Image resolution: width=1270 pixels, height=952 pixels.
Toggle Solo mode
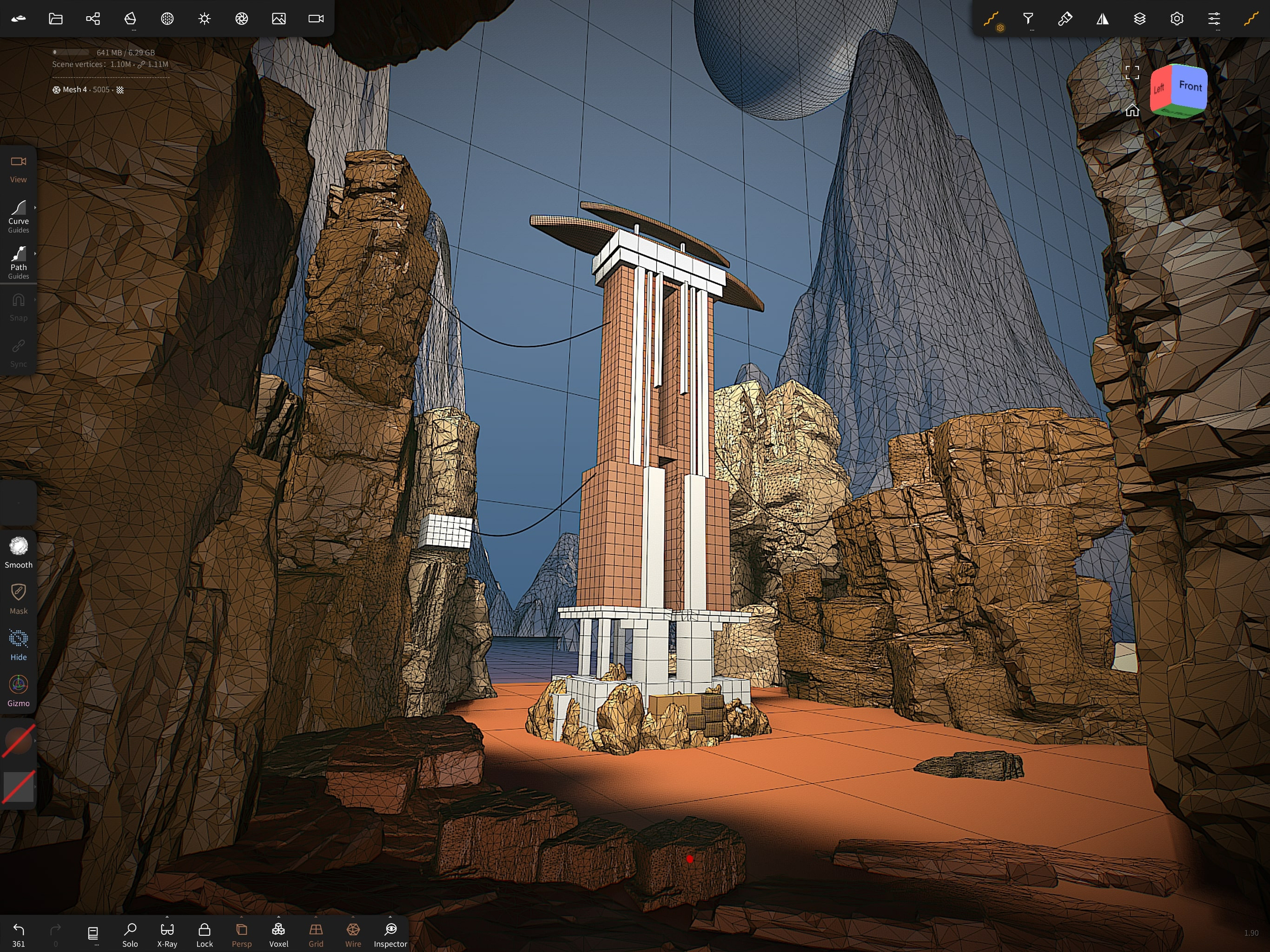[131, 934]
